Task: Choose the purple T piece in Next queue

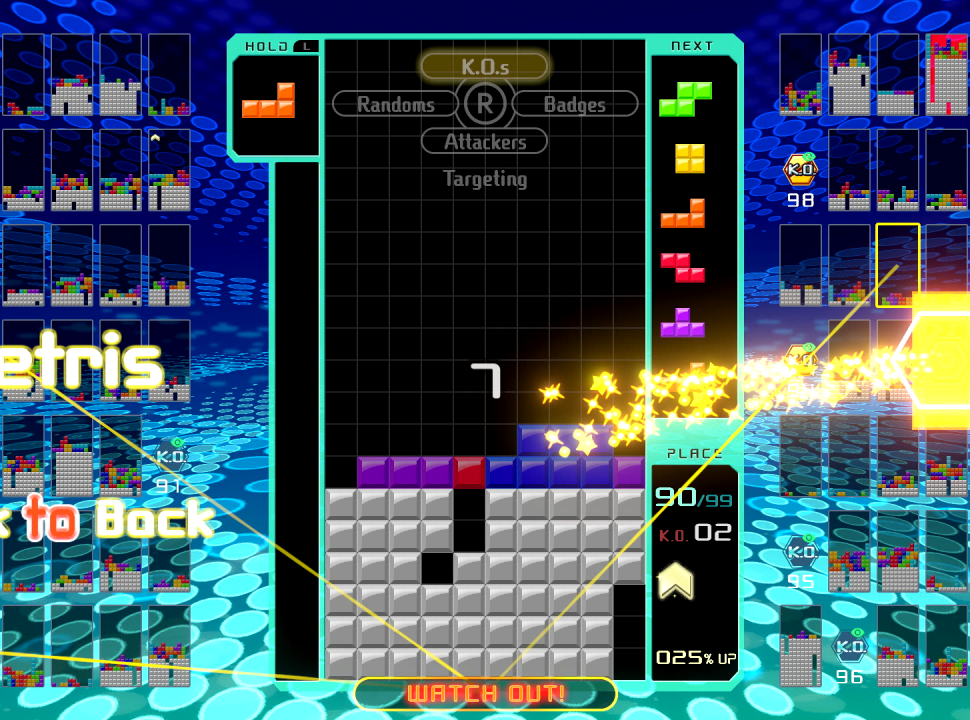Action: tap(683, 322)
